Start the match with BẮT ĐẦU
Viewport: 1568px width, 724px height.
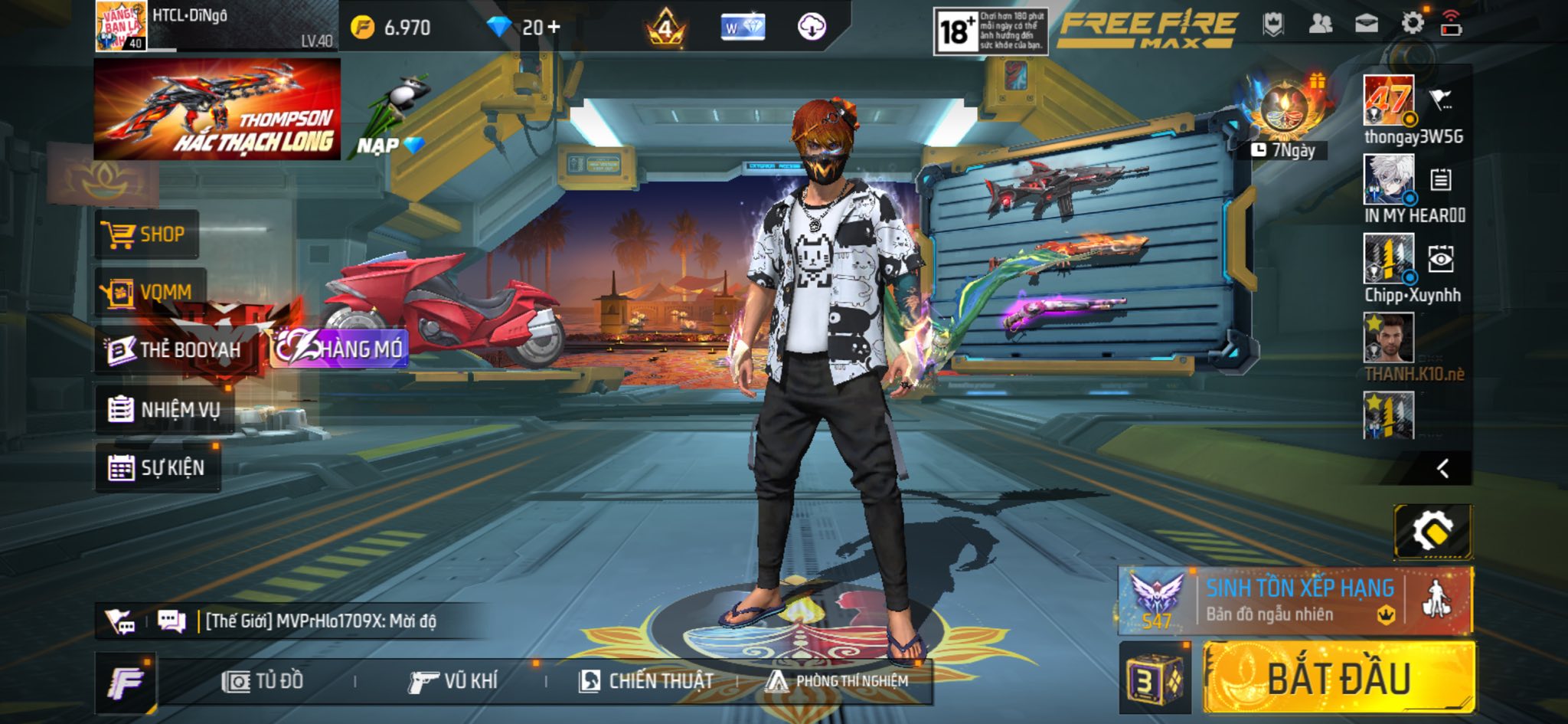(1338, 678)
